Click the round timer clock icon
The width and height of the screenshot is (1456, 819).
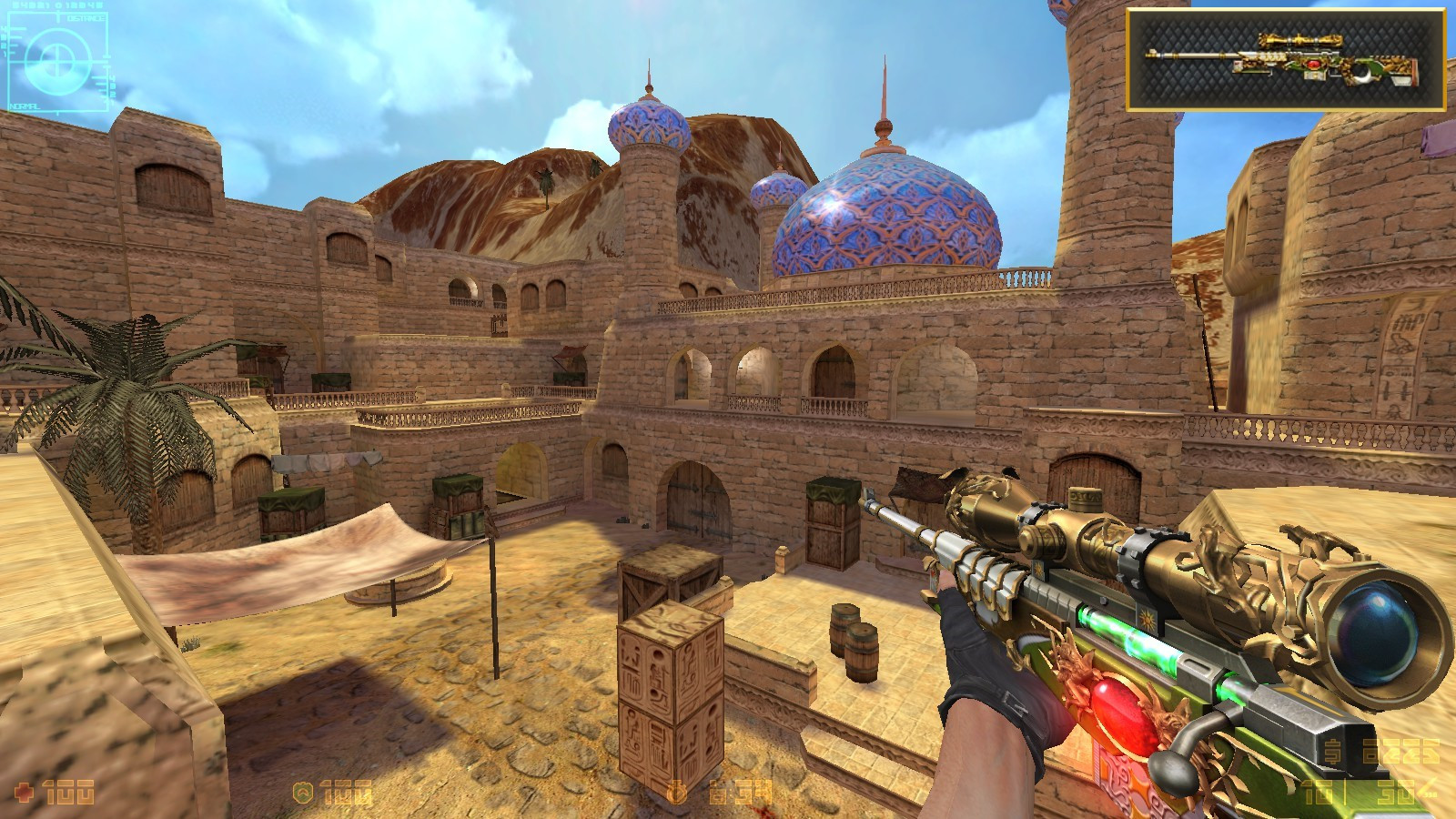pos(678,792)
